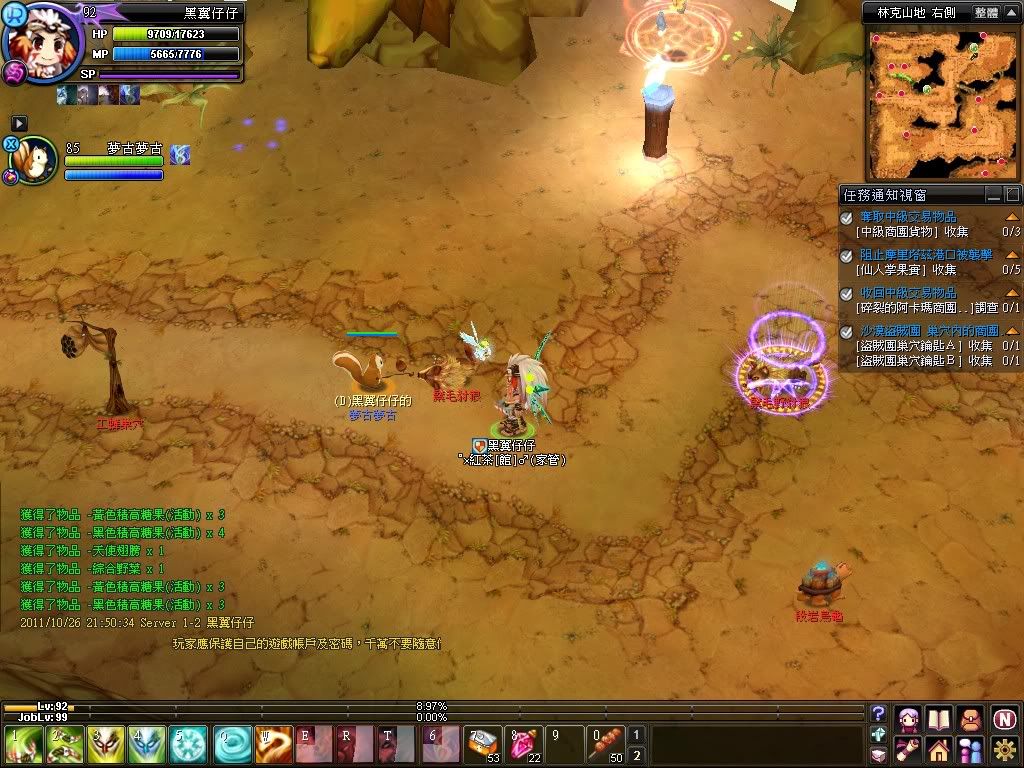The width and height of the screenshot is (1024, 768).
Task: Open the gear settings menu
Action: pyautogui.click(x=1004, y=749)
